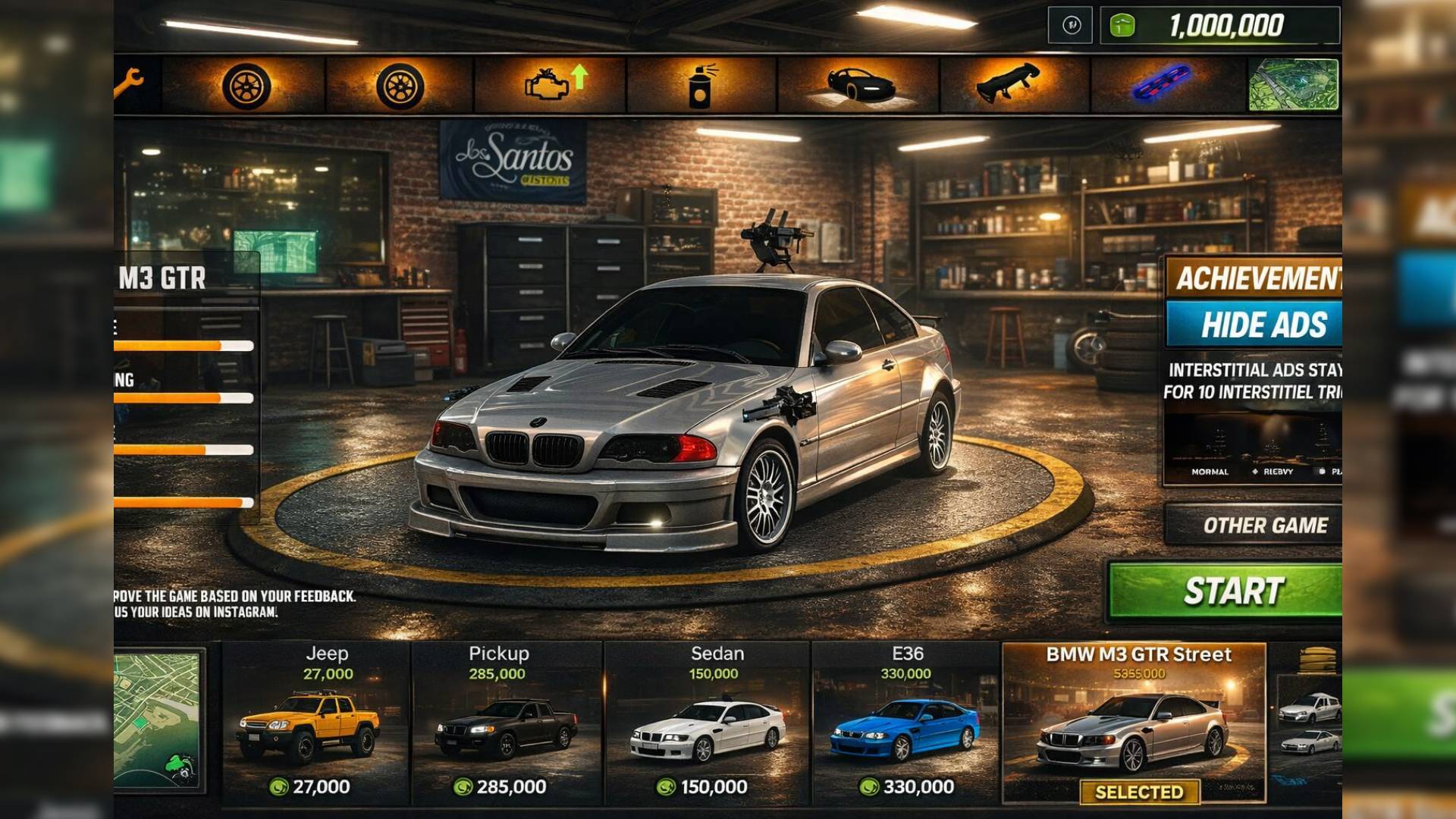The width and height of the screenshot is (1456, 819).
Task: Select the blue neon underglow category
Action: 1162,83
